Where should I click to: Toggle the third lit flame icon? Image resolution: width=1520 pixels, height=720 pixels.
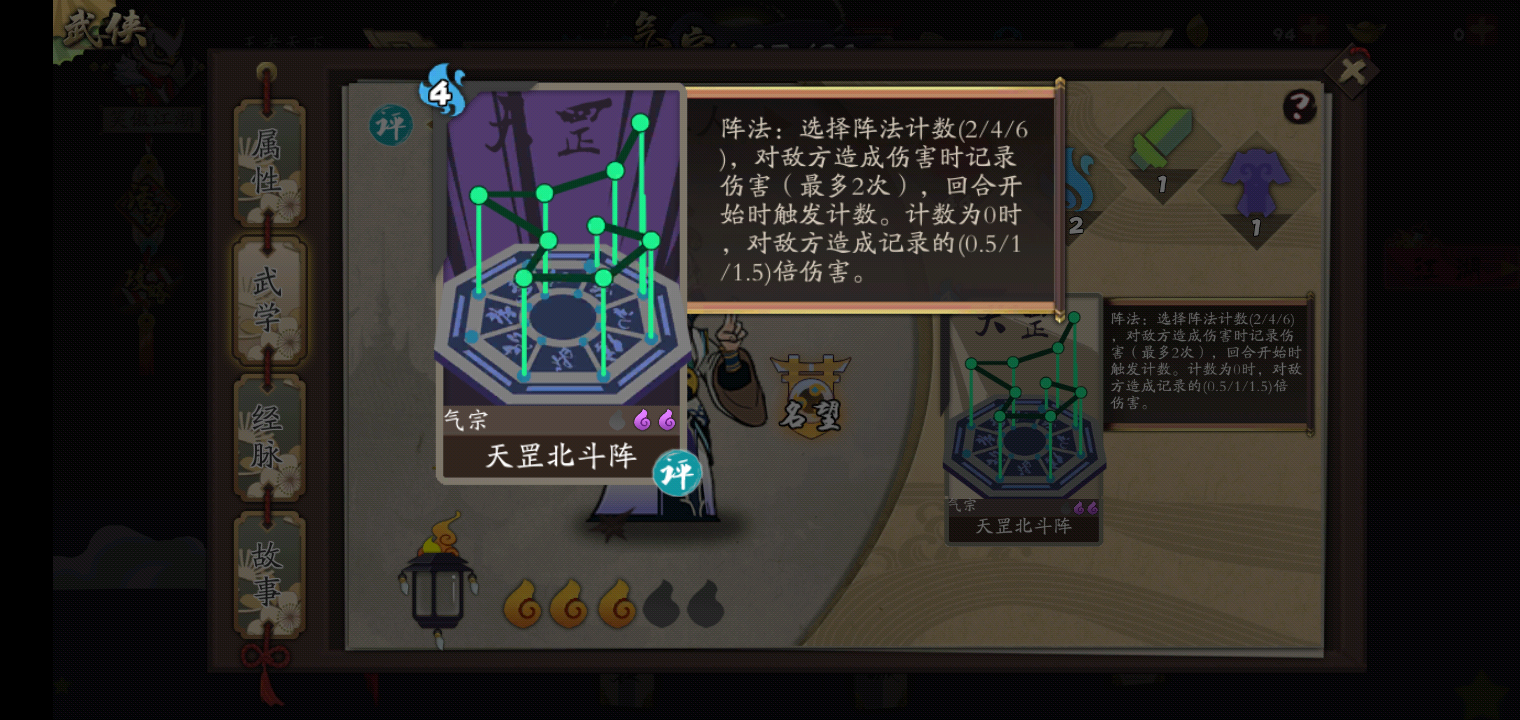(x=615, y=606)
